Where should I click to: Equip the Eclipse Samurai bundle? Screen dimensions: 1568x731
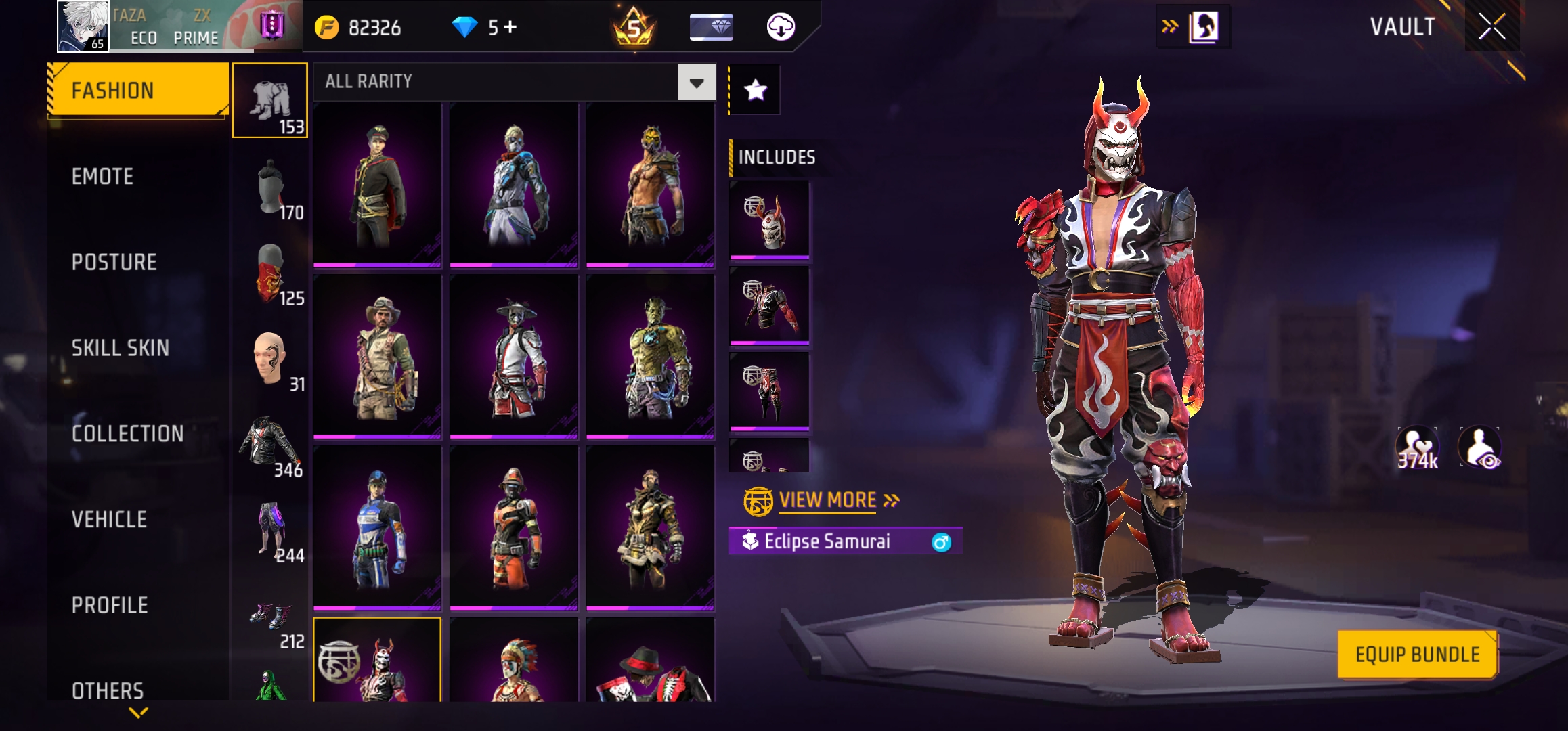click(x=1417, y=655)
